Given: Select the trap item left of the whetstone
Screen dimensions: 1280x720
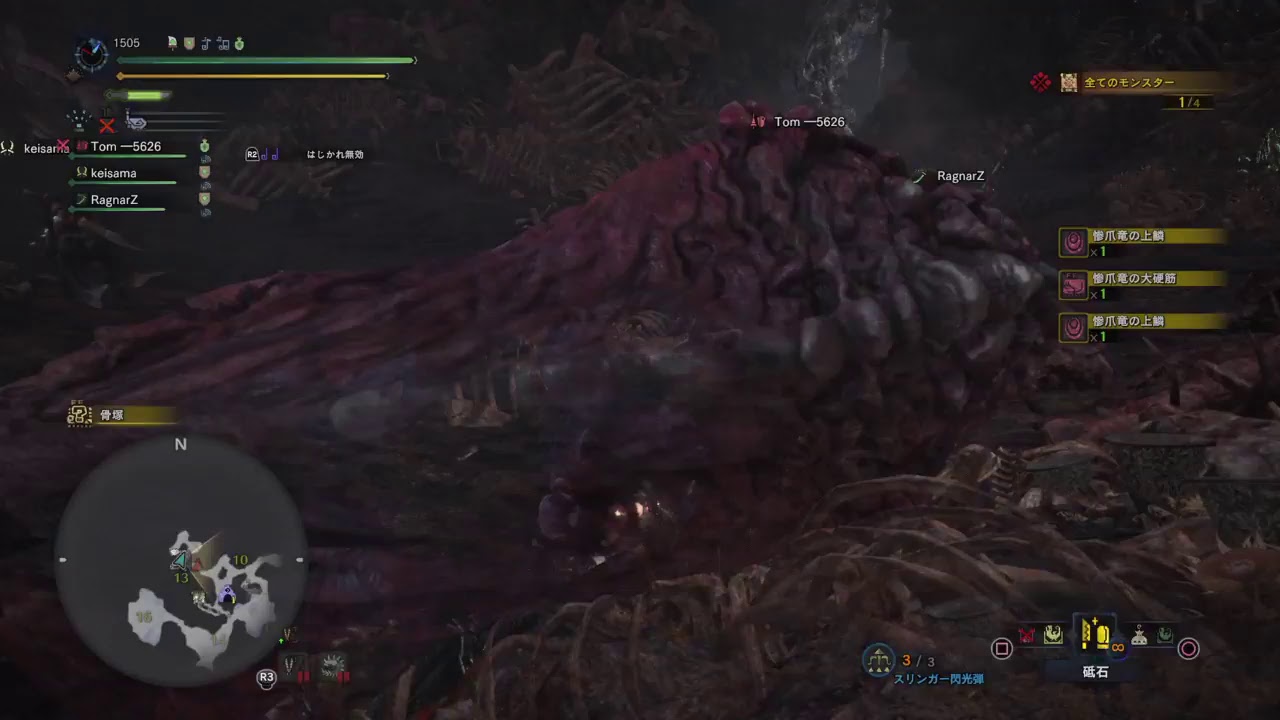Looking at the screenshot, I should tap(1053, 634).
